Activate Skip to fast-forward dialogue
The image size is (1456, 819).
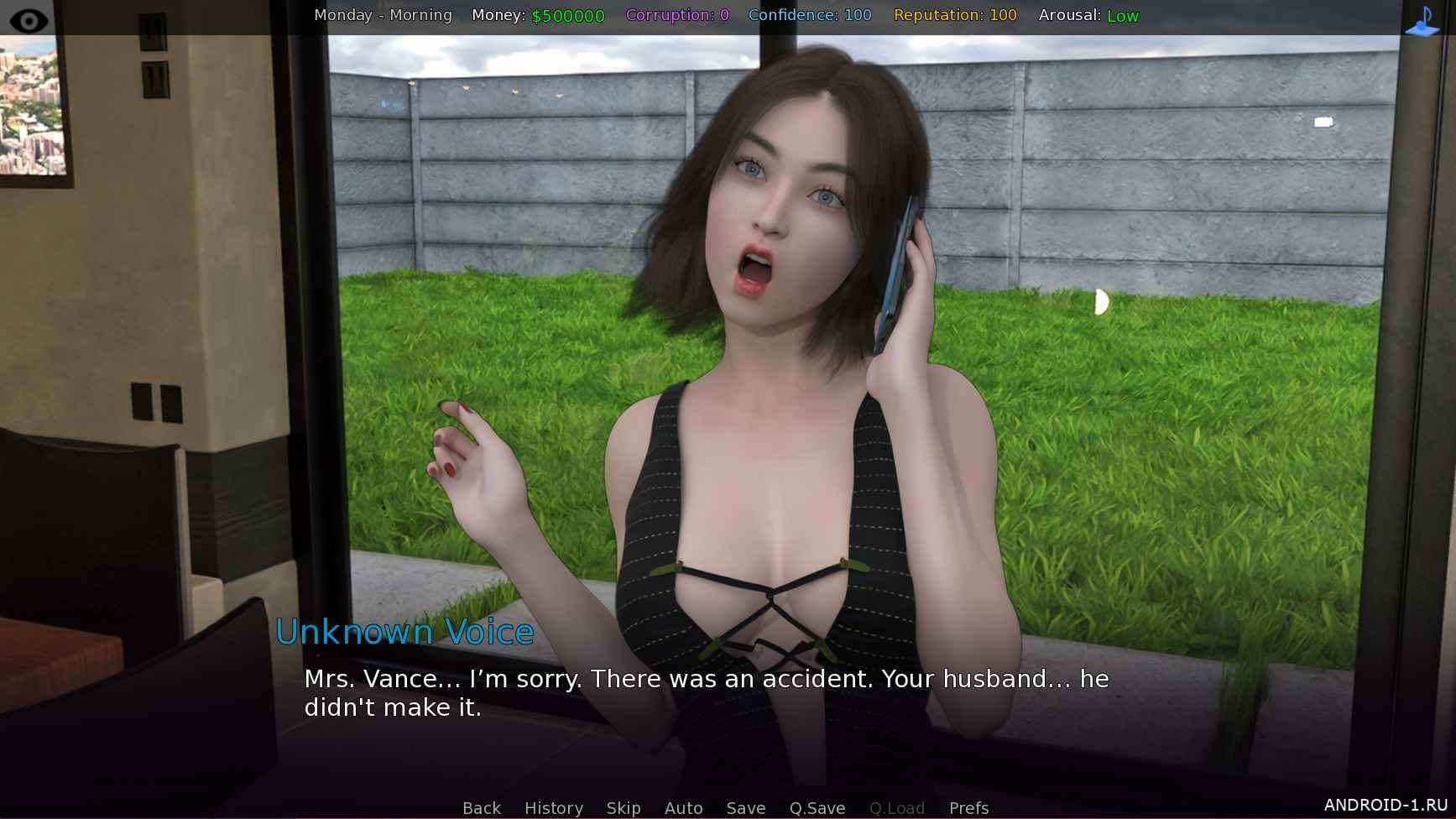(624, 807)
